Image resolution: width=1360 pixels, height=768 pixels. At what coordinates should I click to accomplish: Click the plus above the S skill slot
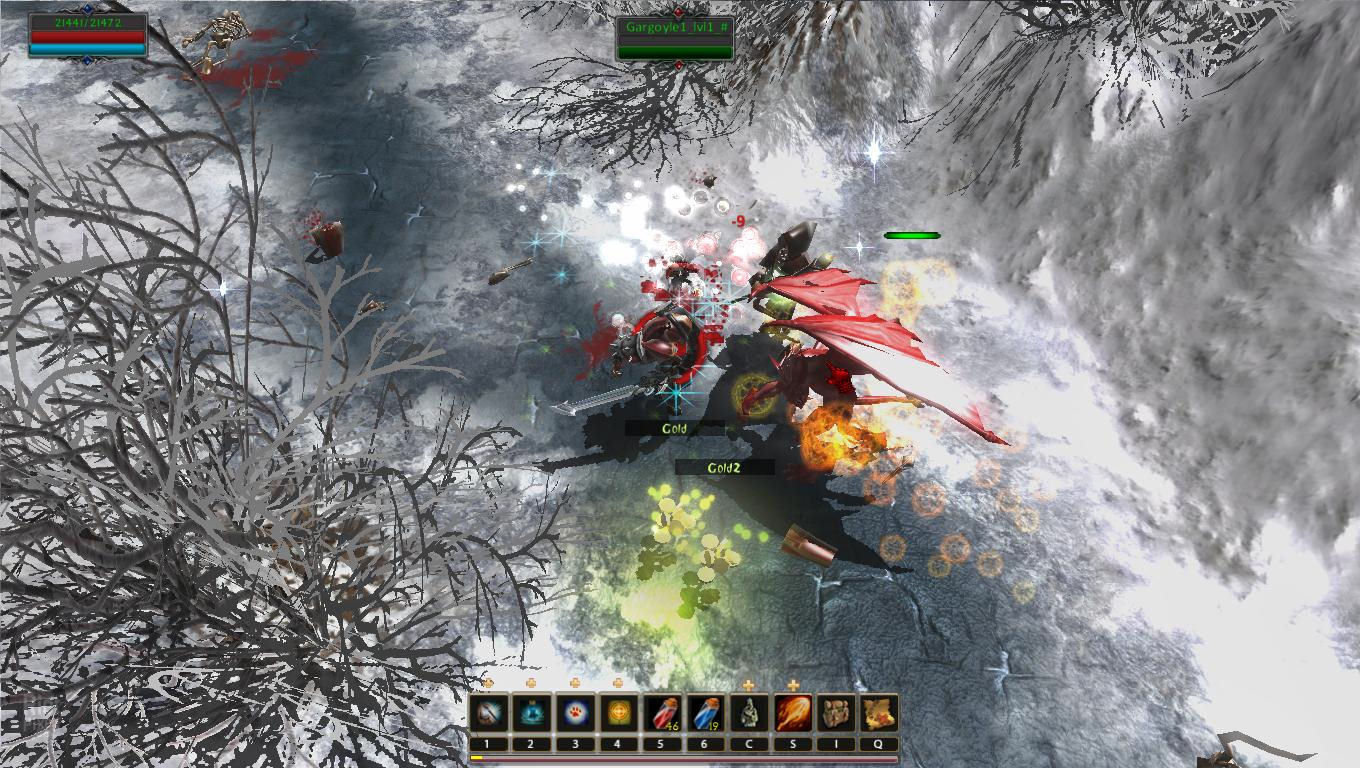coord(793,686)
